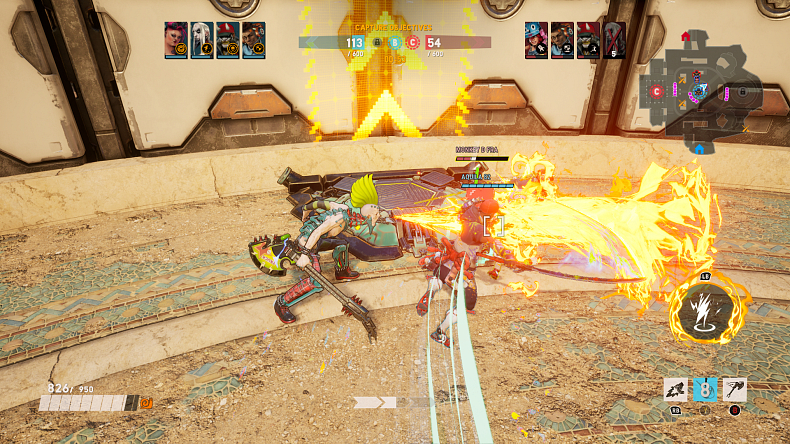Select the white-haired teammate portrait
The width and height of the screenshot is (790, 444).
pyautogui.click(x=202, y=39)
